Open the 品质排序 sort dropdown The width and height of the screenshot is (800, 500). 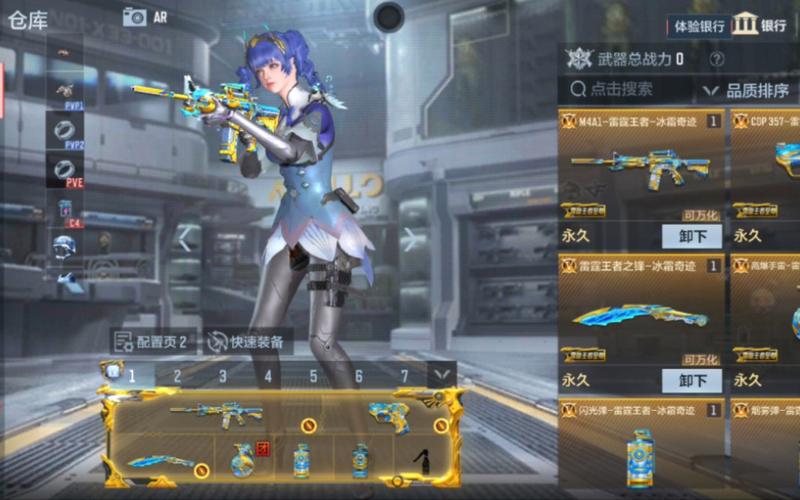pyautogui.click(x=750, y=90)
